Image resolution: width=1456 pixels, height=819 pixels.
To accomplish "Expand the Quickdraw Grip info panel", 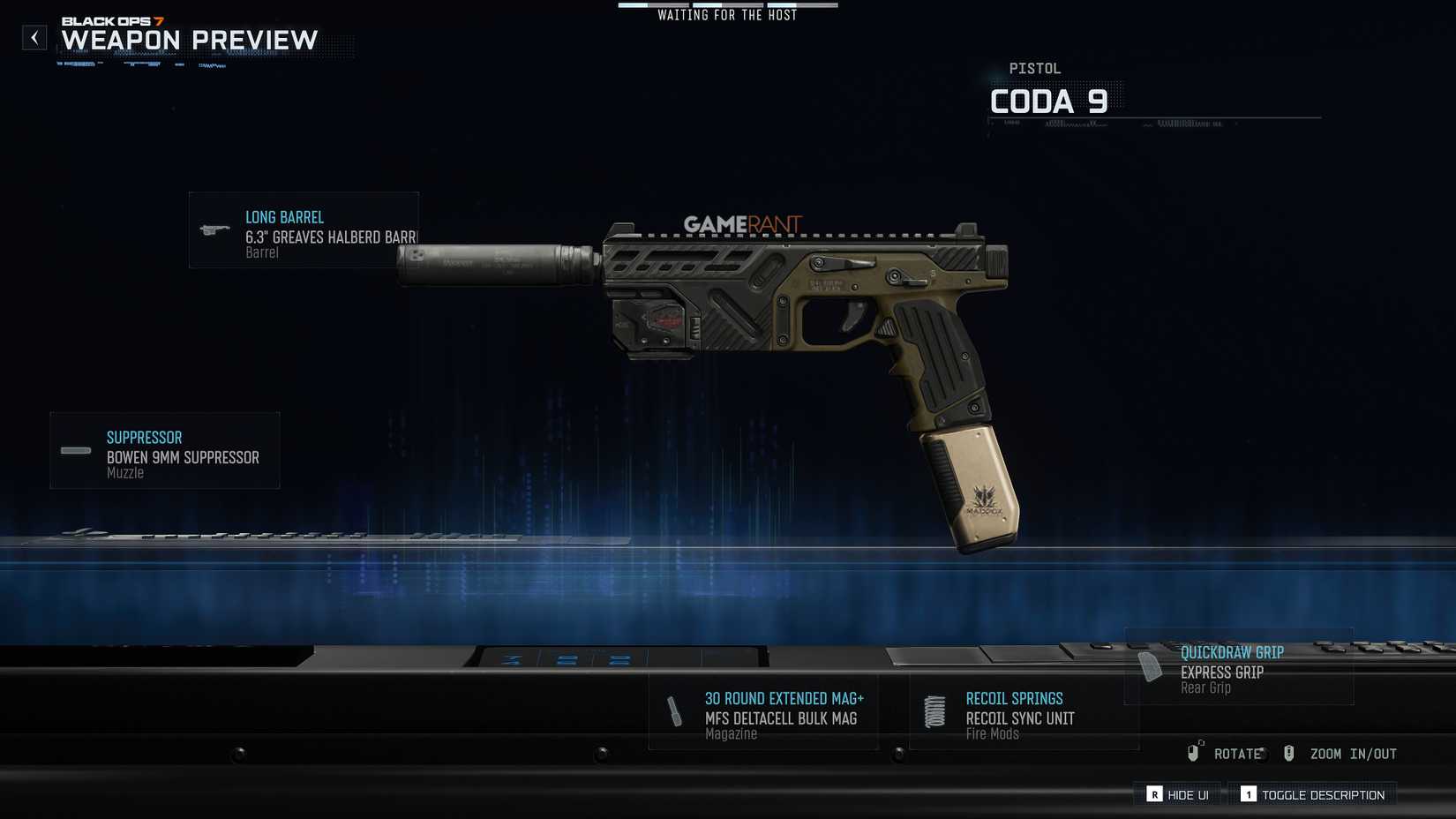I will point(1239,669).
